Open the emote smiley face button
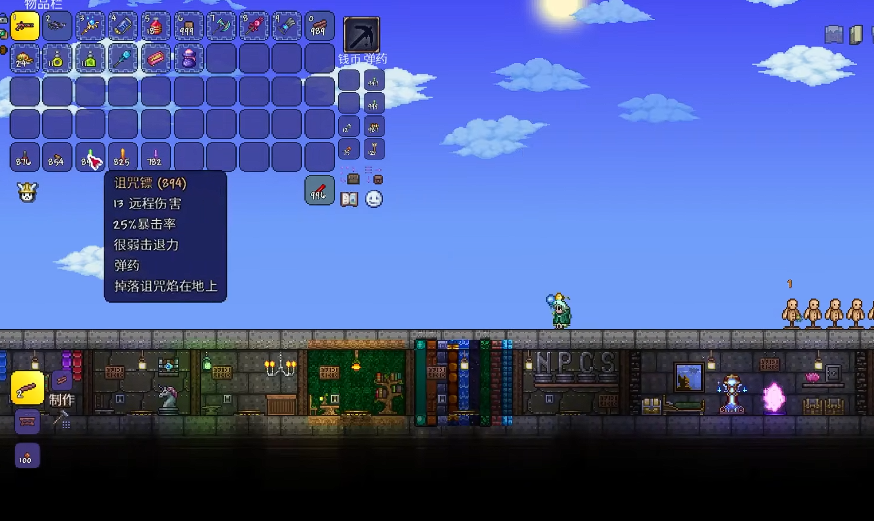 point(374,199)
